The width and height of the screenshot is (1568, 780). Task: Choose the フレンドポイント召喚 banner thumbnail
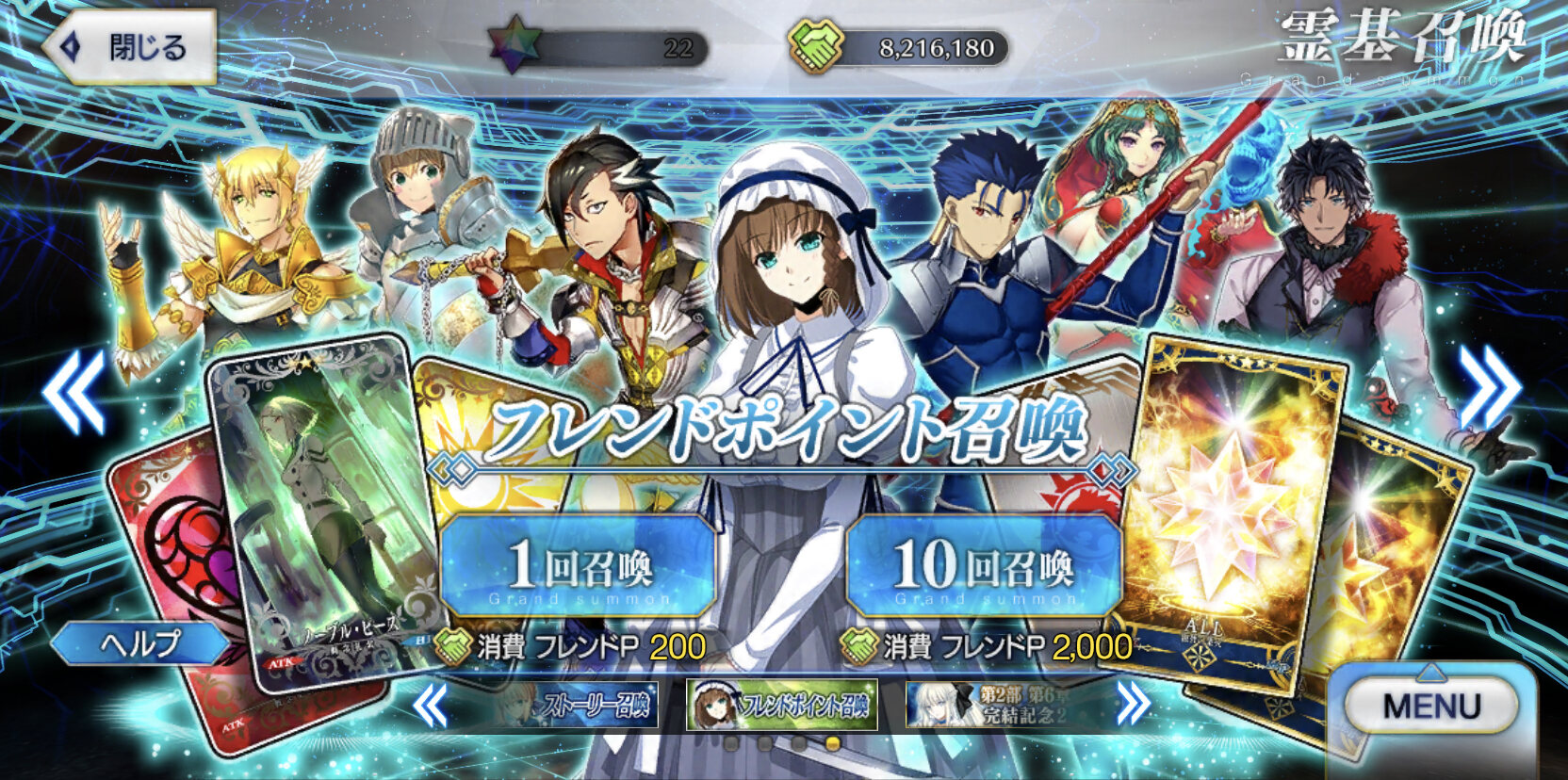(x=781, y=705)
